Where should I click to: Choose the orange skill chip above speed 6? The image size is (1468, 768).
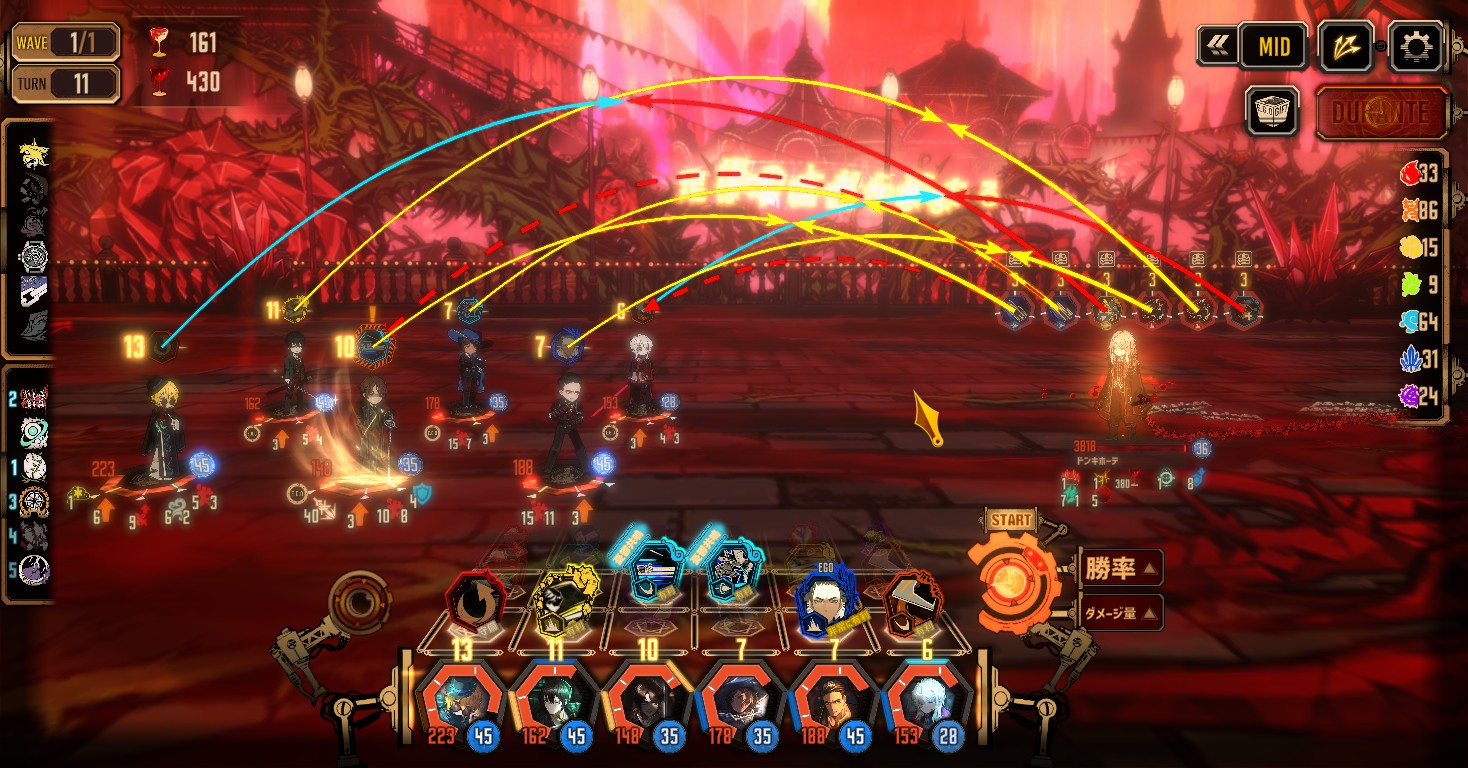point(911,602)
